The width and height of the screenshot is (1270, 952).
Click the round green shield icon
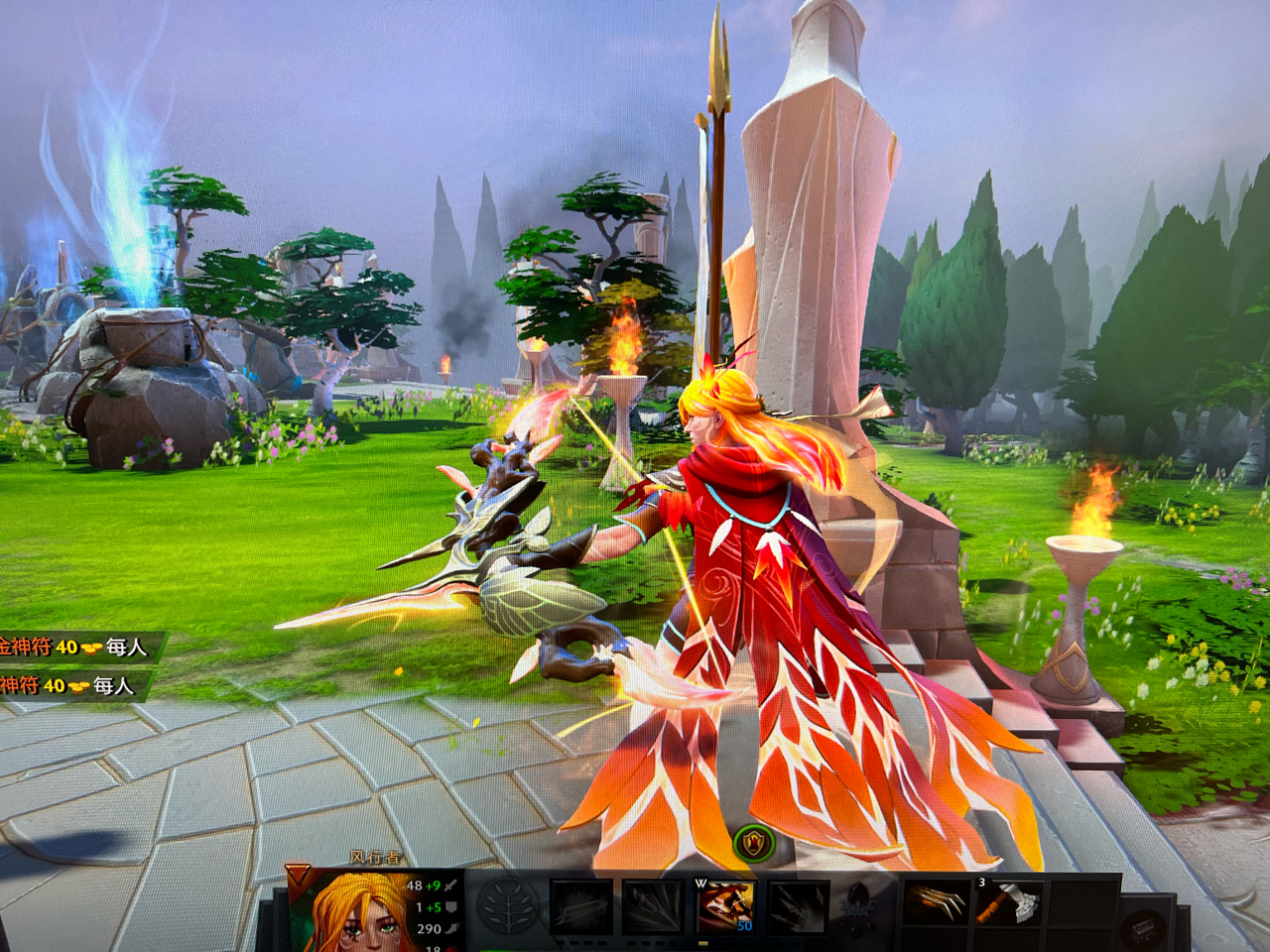755,844
